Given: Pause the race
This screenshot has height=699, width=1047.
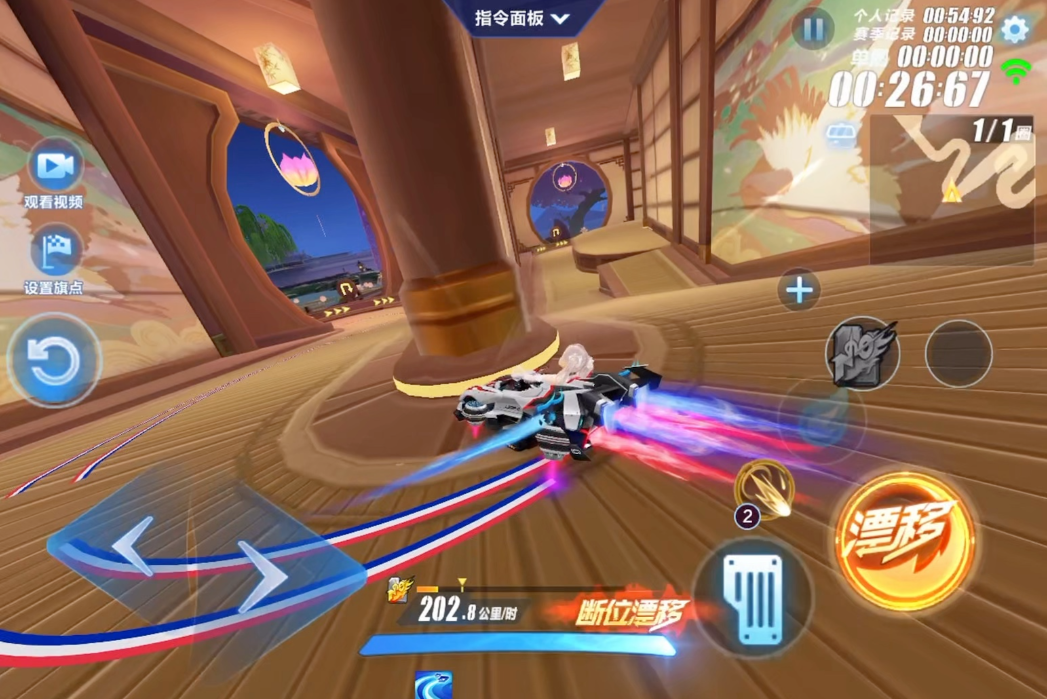Looking at the screenshot, I should pos(813,30).
